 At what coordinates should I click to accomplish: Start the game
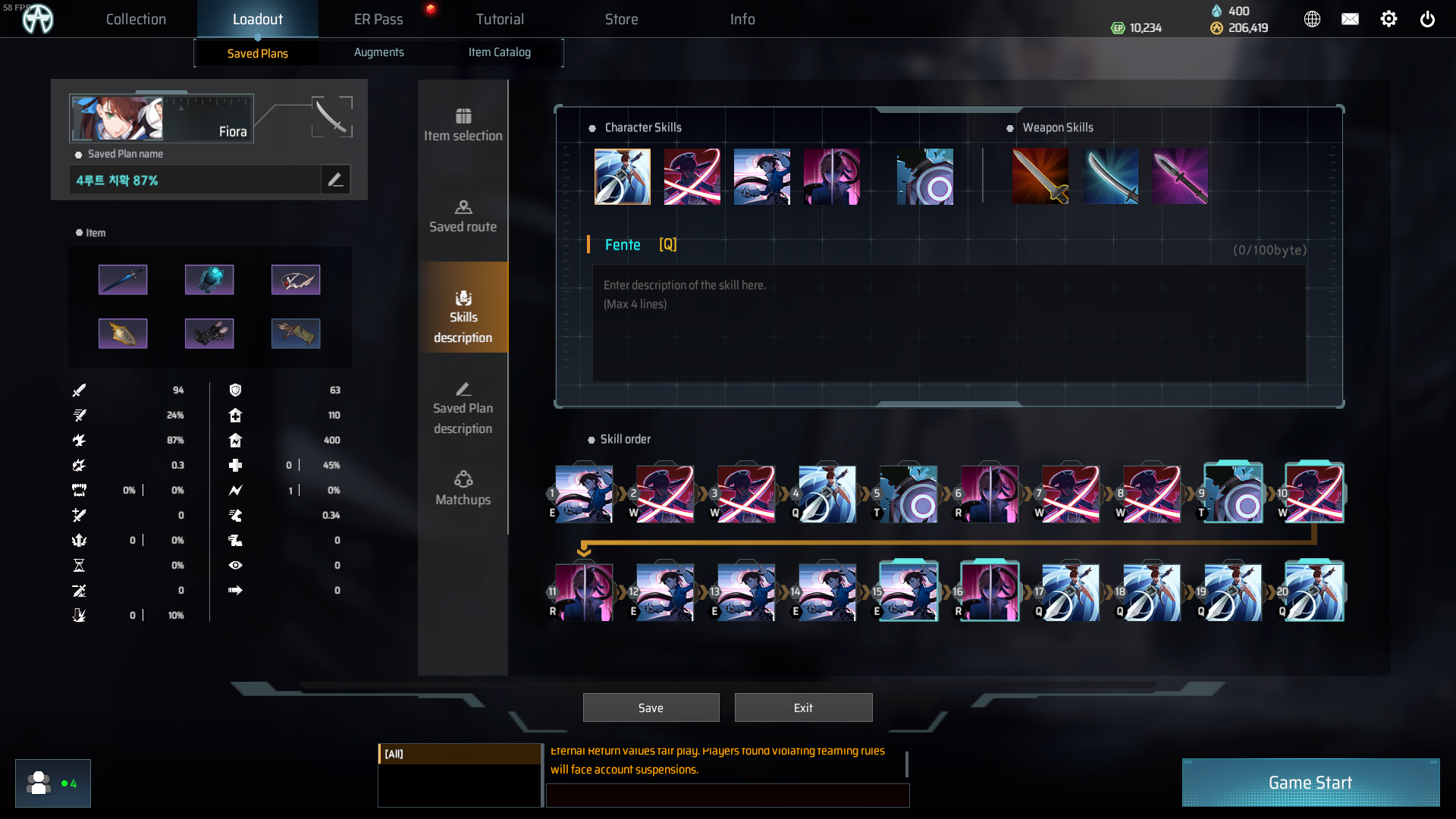coord(1310,783)
